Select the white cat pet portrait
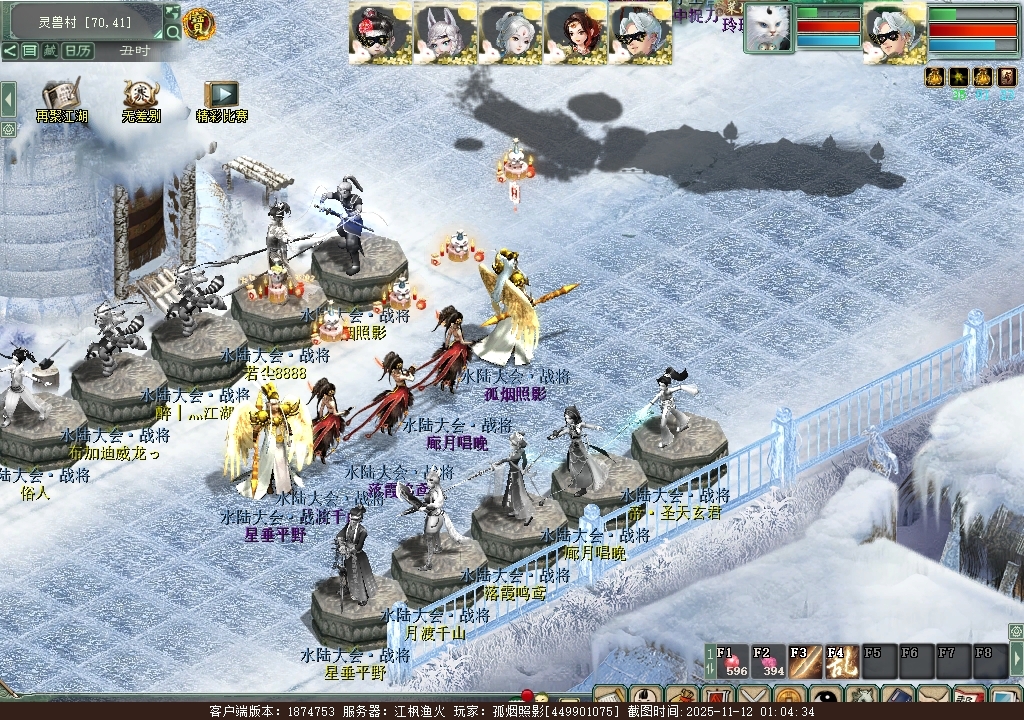 point(768,28)
